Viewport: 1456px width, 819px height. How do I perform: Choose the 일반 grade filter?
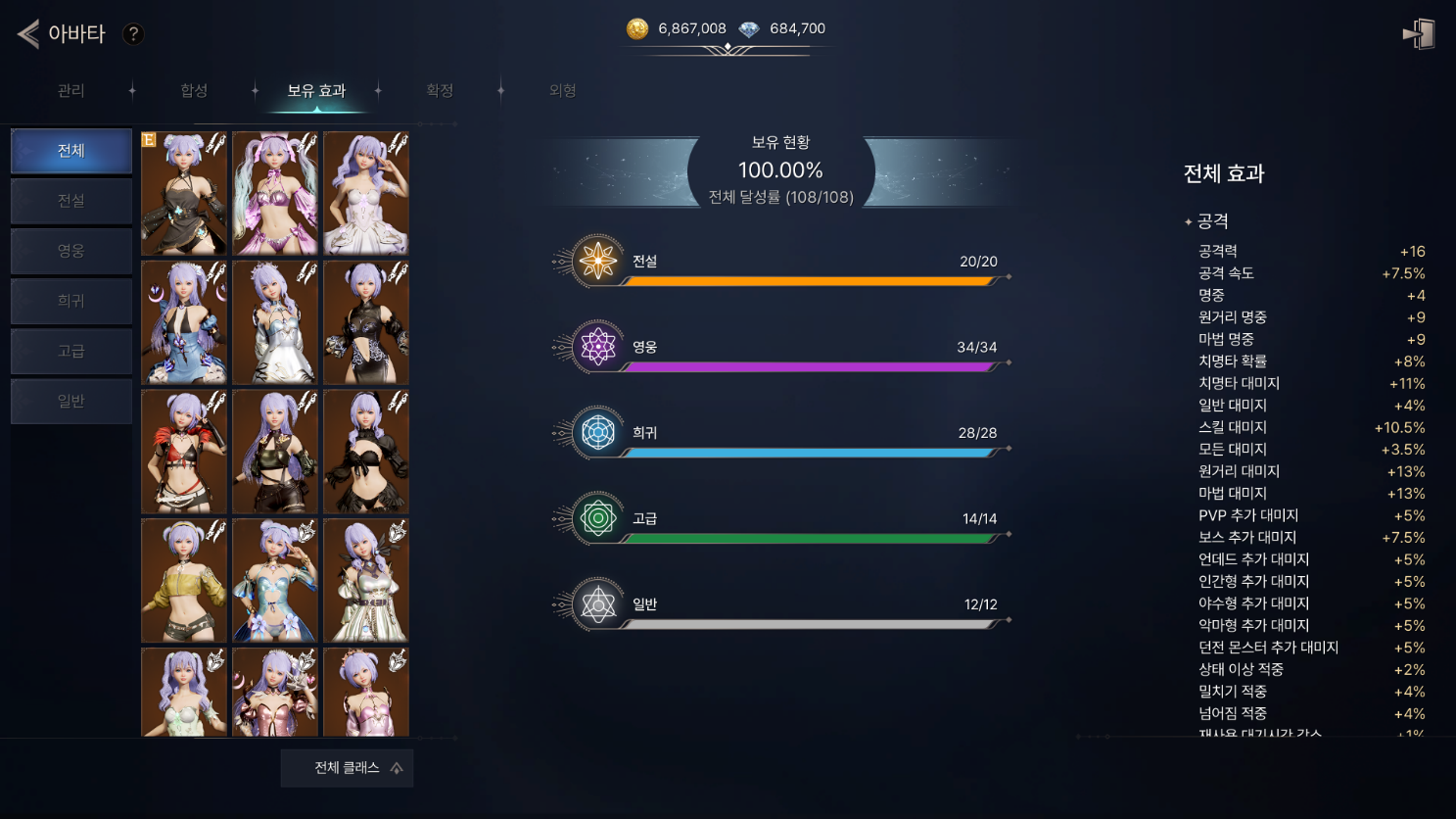pos(71,401)
